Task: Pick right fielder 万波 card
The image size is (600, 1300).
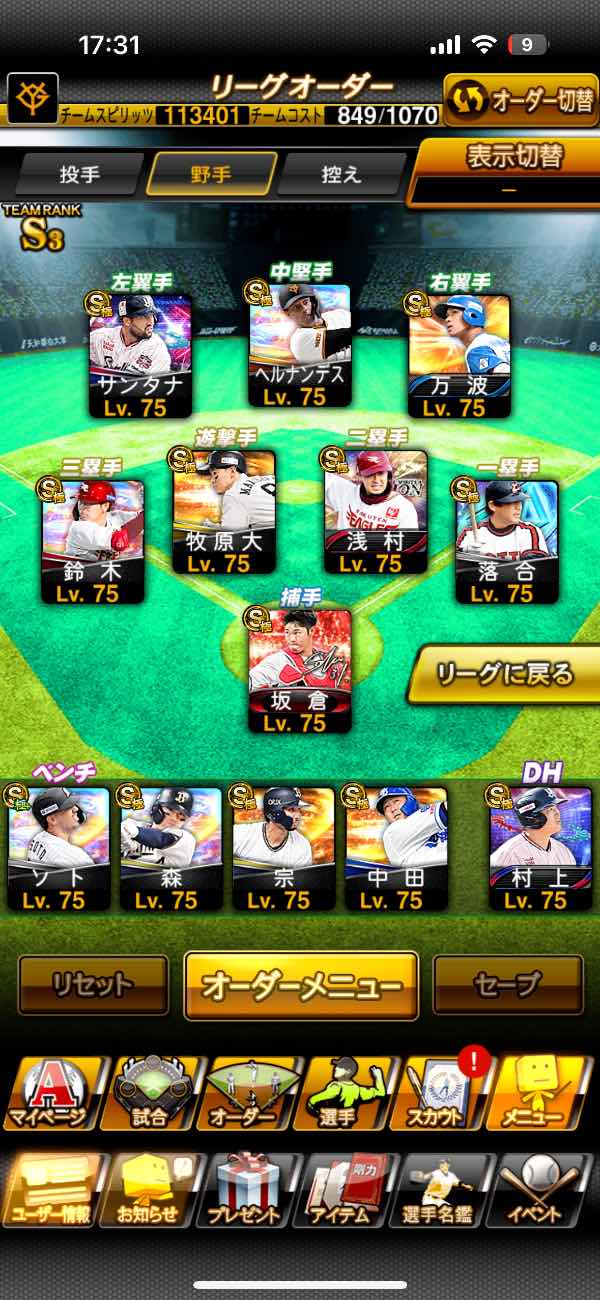Action: [459, 355]
